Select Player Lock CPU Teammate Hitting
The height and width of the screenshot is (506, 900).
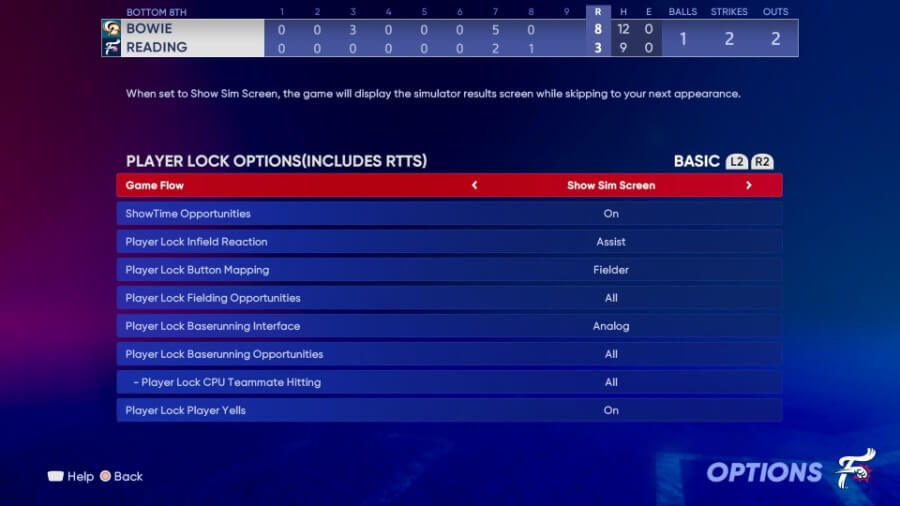pyautogui.click(x=449, y=381)
